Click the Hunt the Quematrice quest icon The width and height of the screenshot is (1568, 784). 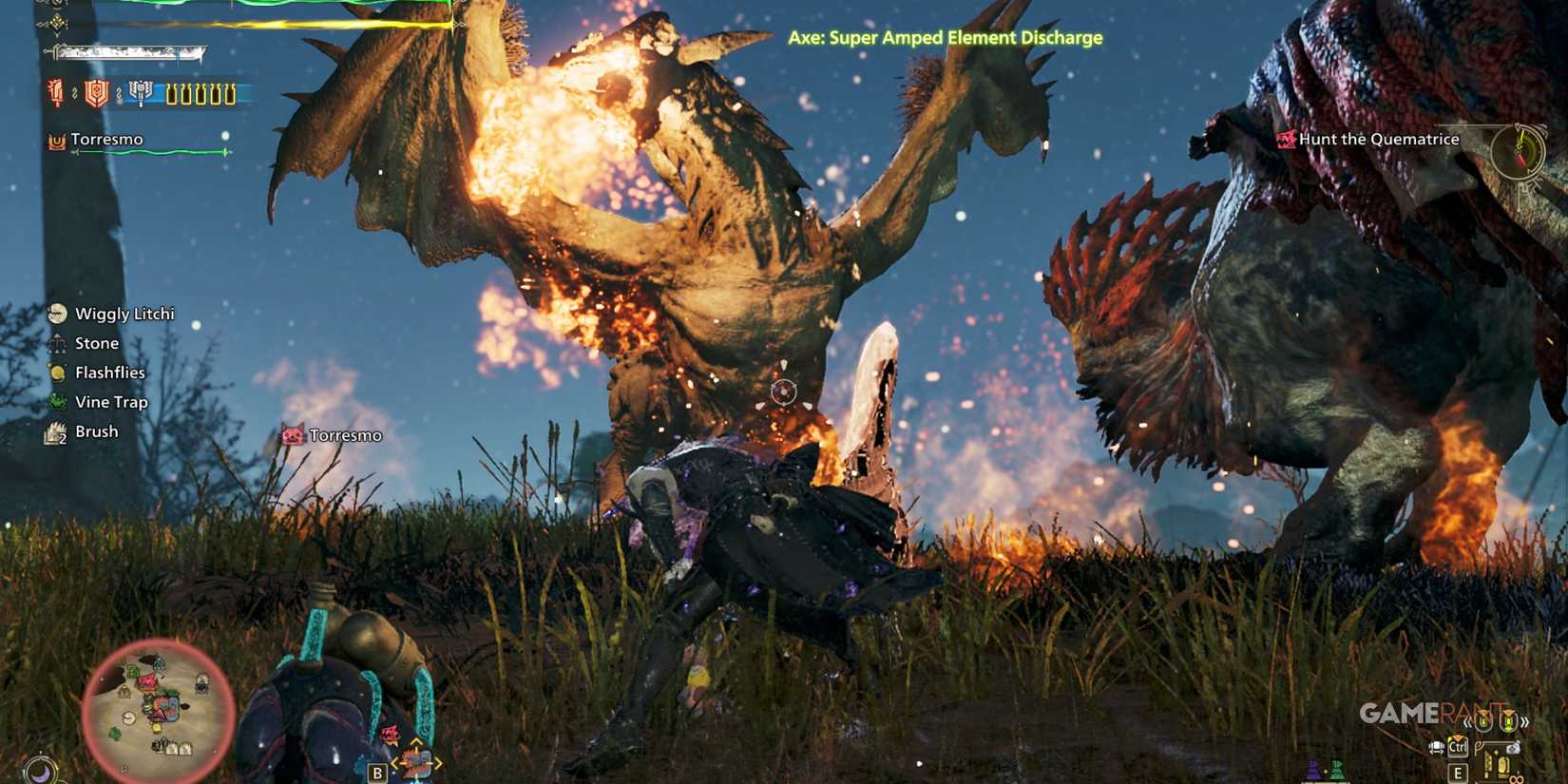click(1287, 139)
